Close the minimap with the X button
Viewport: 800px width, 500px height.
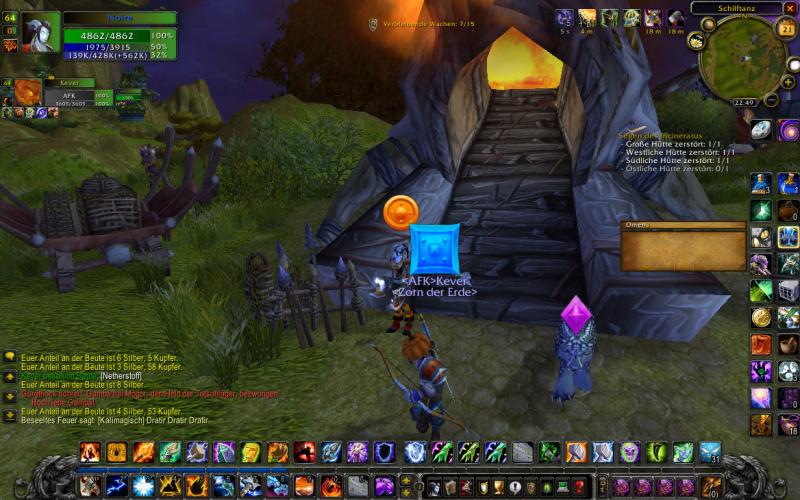[789, 8]
